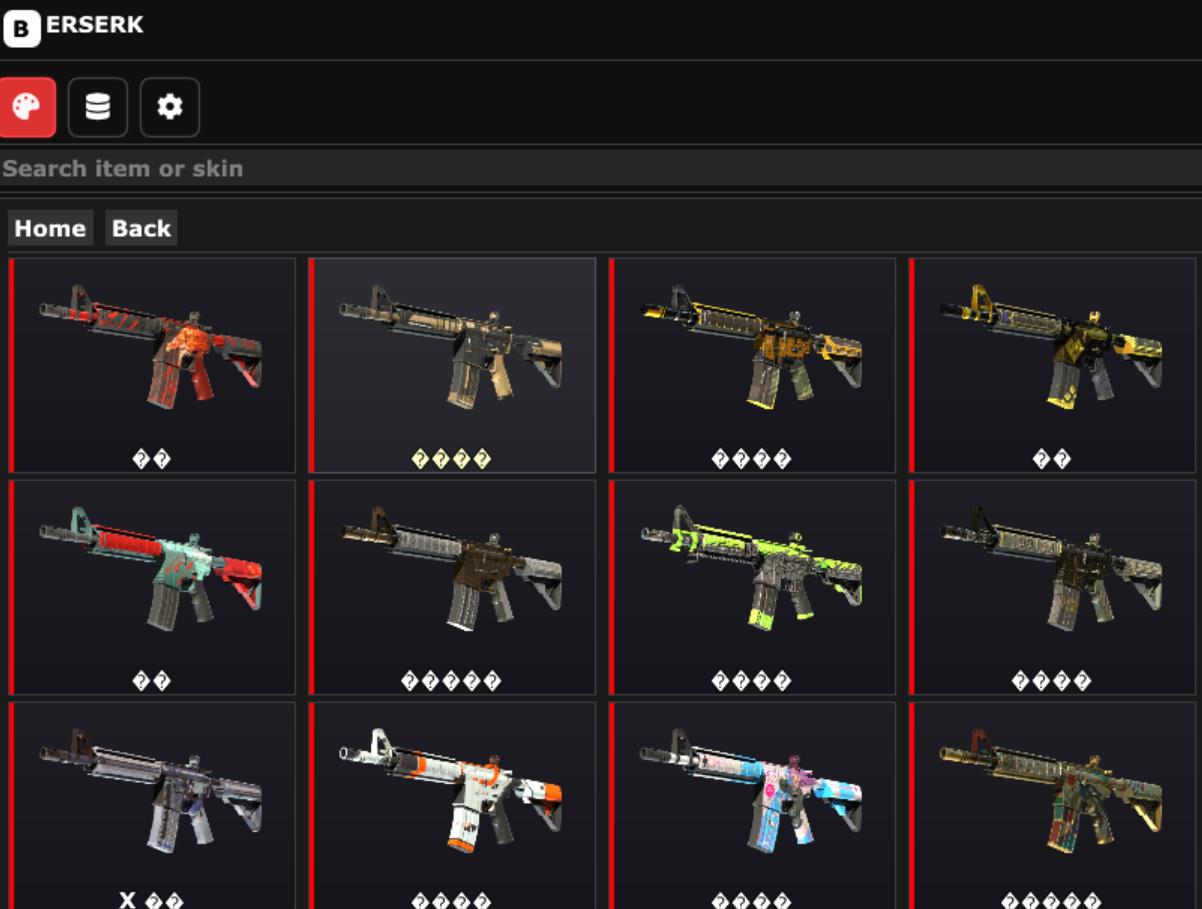Click the Berserk logo

pos(73,27)
